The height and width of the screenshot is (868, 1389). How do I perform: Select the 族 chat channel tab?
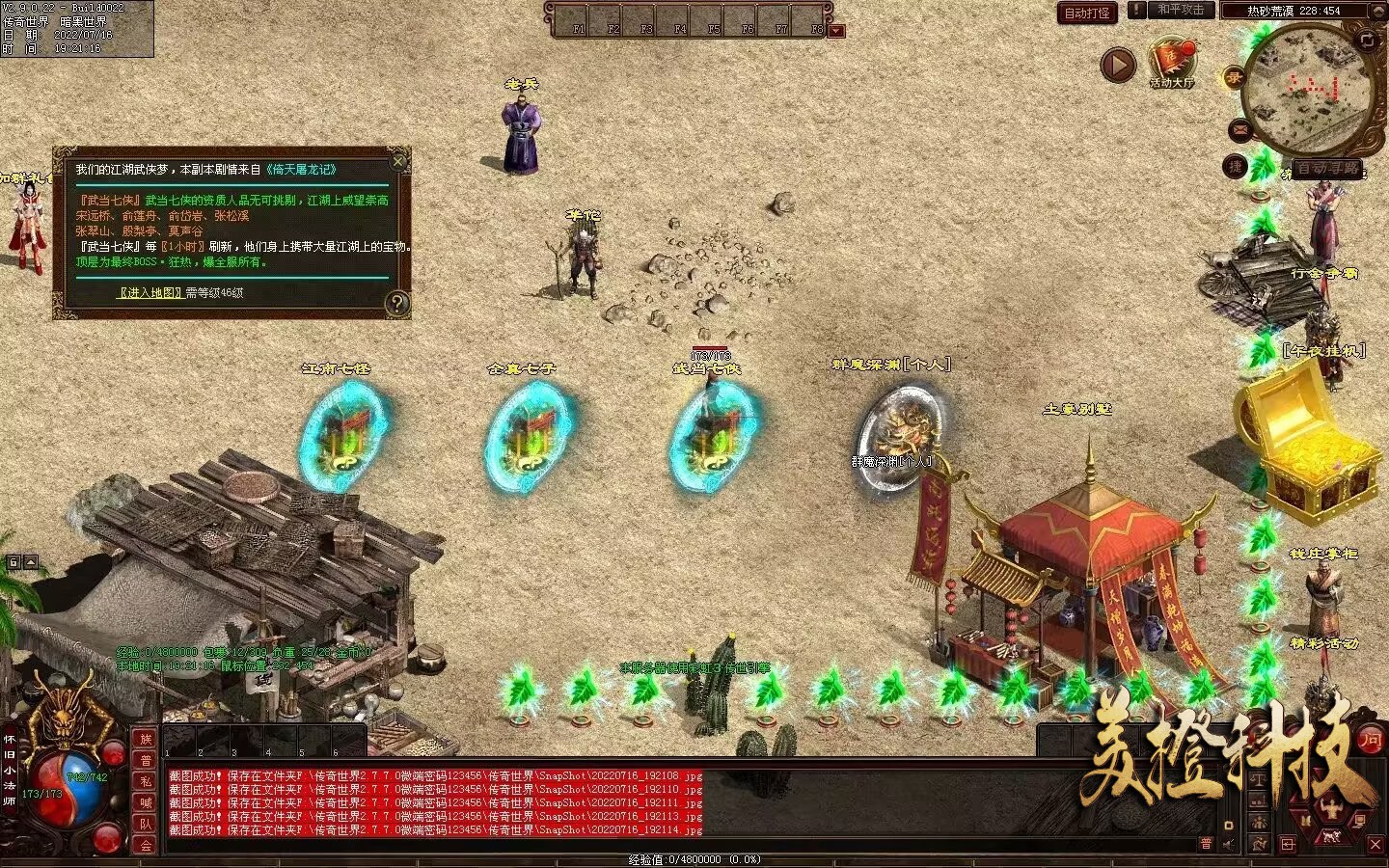click(x=146, y=739)
